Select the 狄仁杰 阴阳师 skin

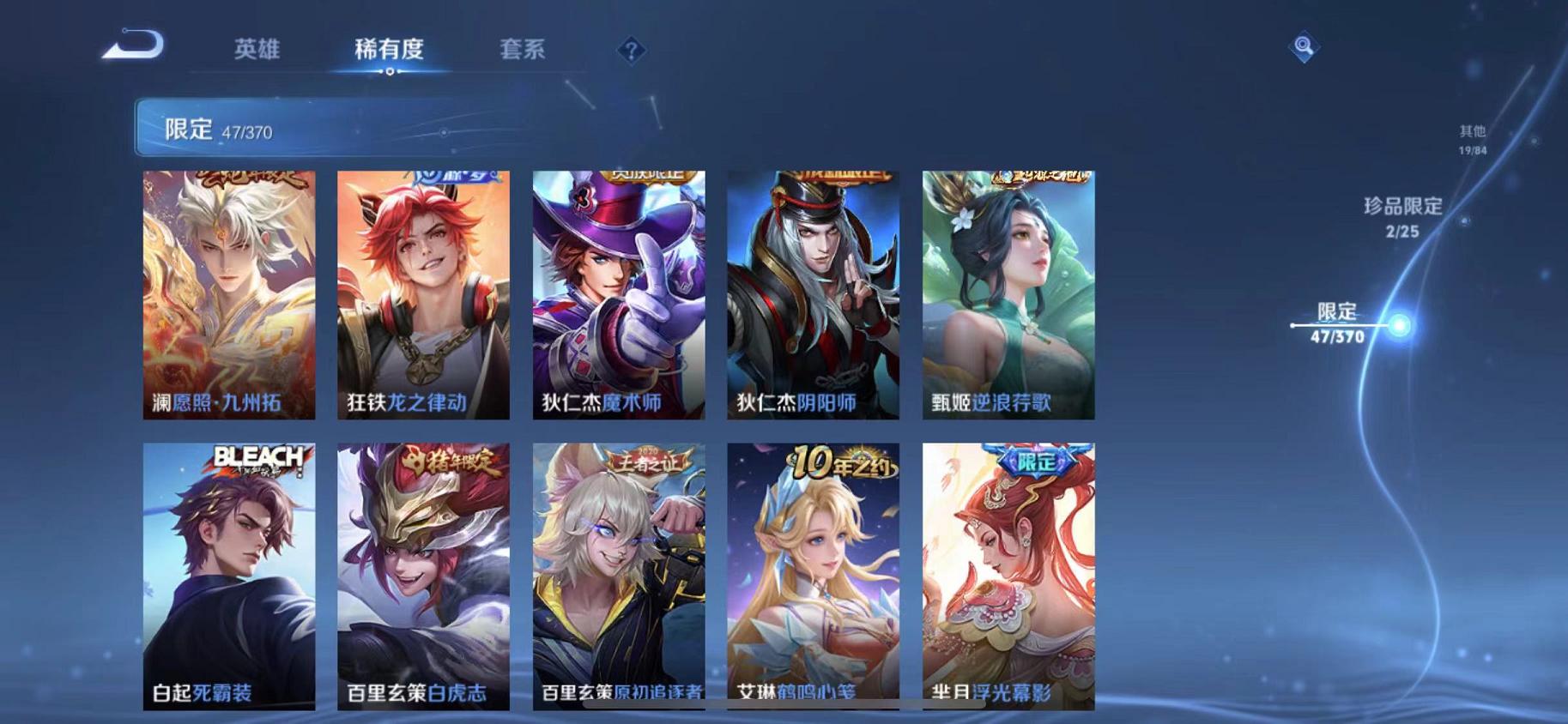point(814,292)
